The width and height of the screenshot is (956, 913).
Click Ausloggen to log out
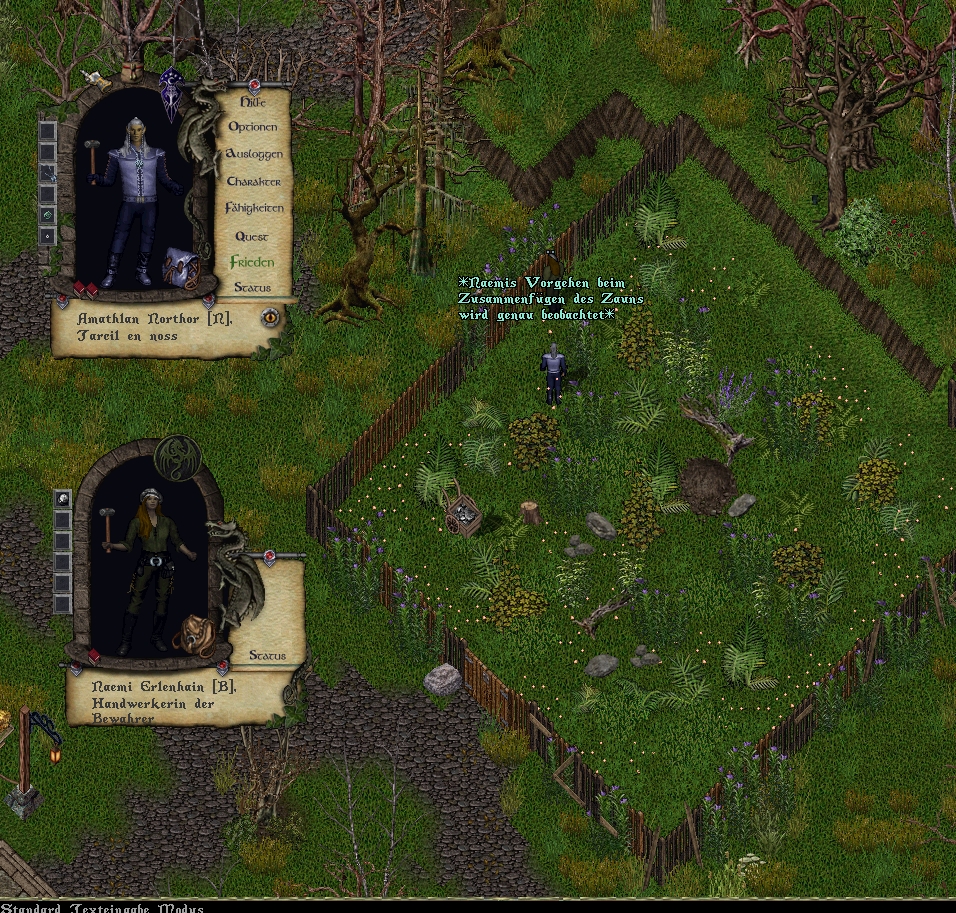[254, 154]
